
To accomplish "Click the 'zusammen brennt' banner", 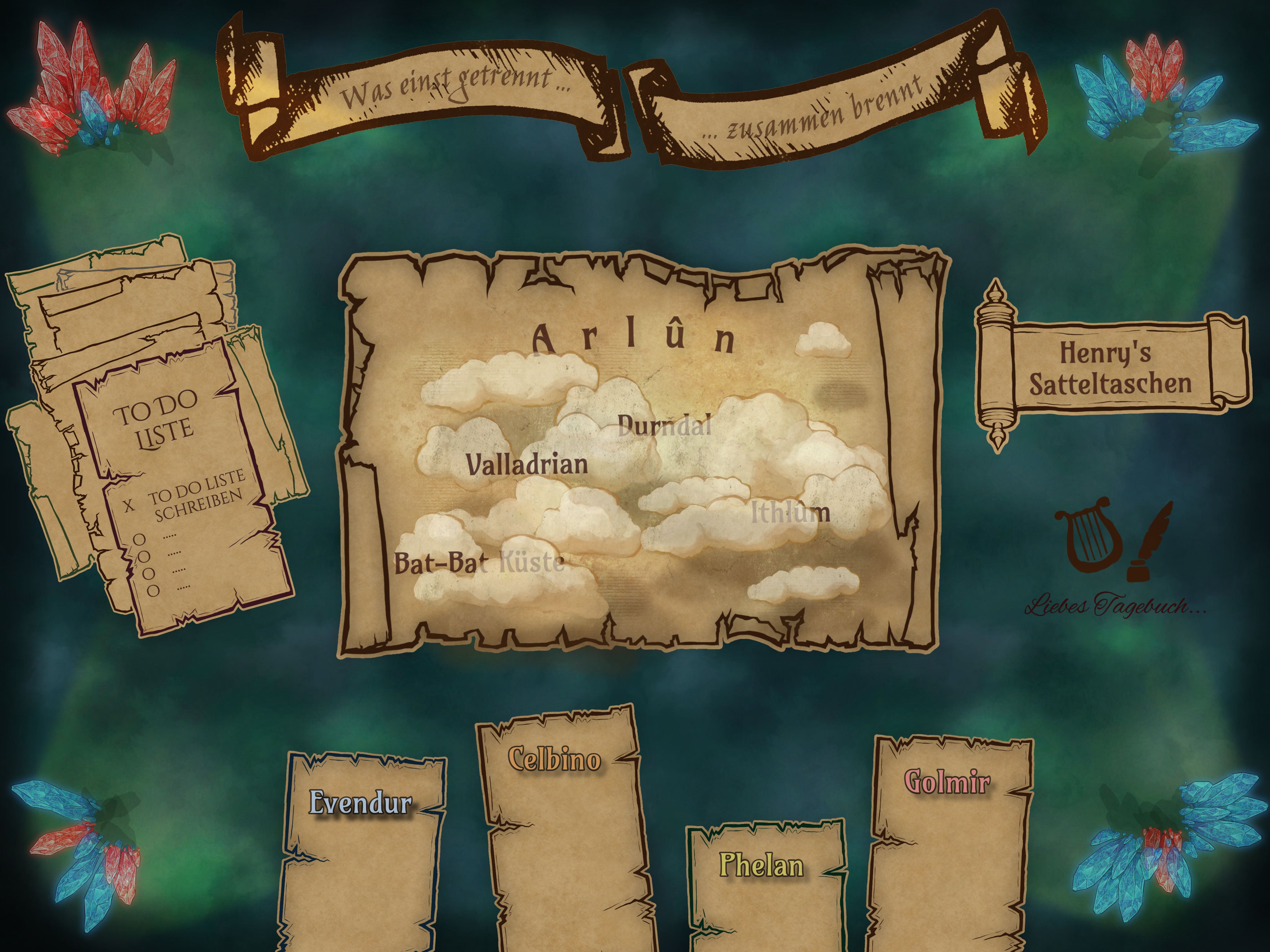I will coord(815,109).
